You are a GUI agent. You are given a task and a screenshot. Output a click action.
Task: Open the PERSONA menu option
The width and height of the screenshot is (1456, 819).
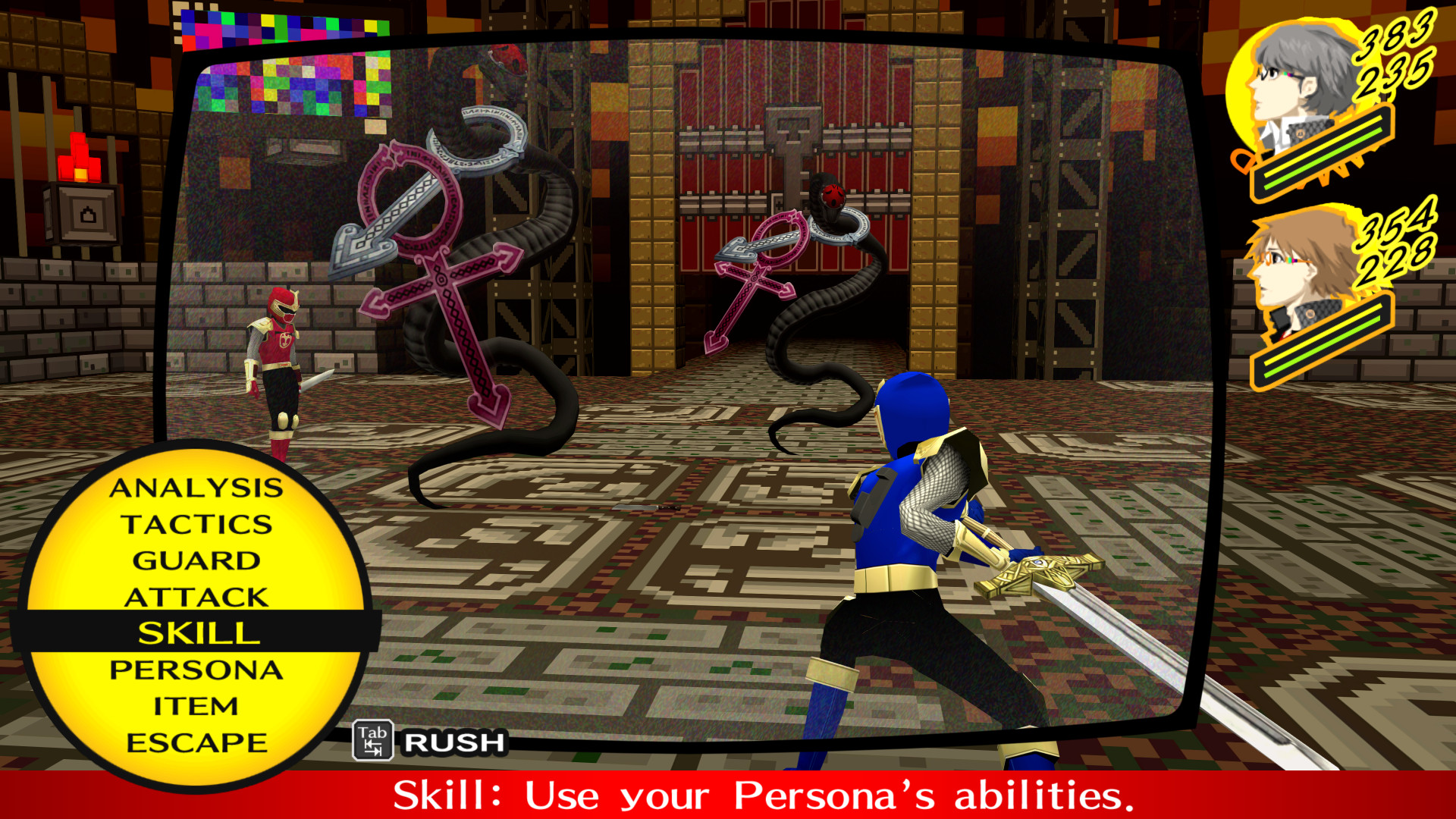199,669
